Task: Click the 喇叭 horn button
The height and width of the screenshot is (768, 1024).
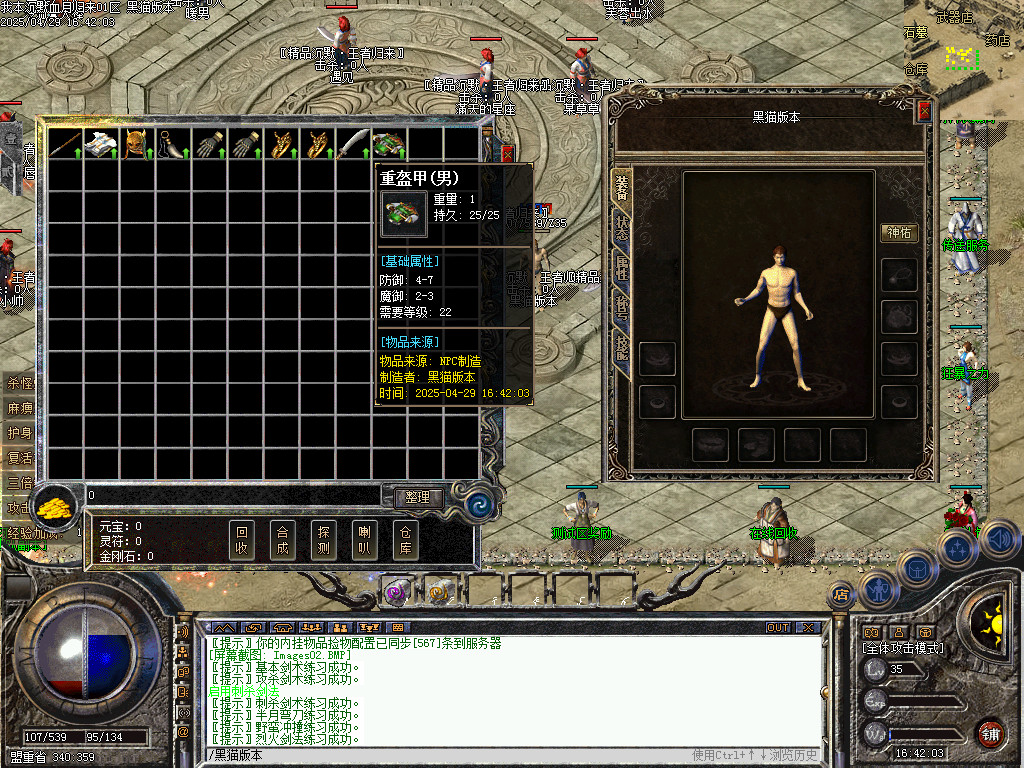Action: 363,541
